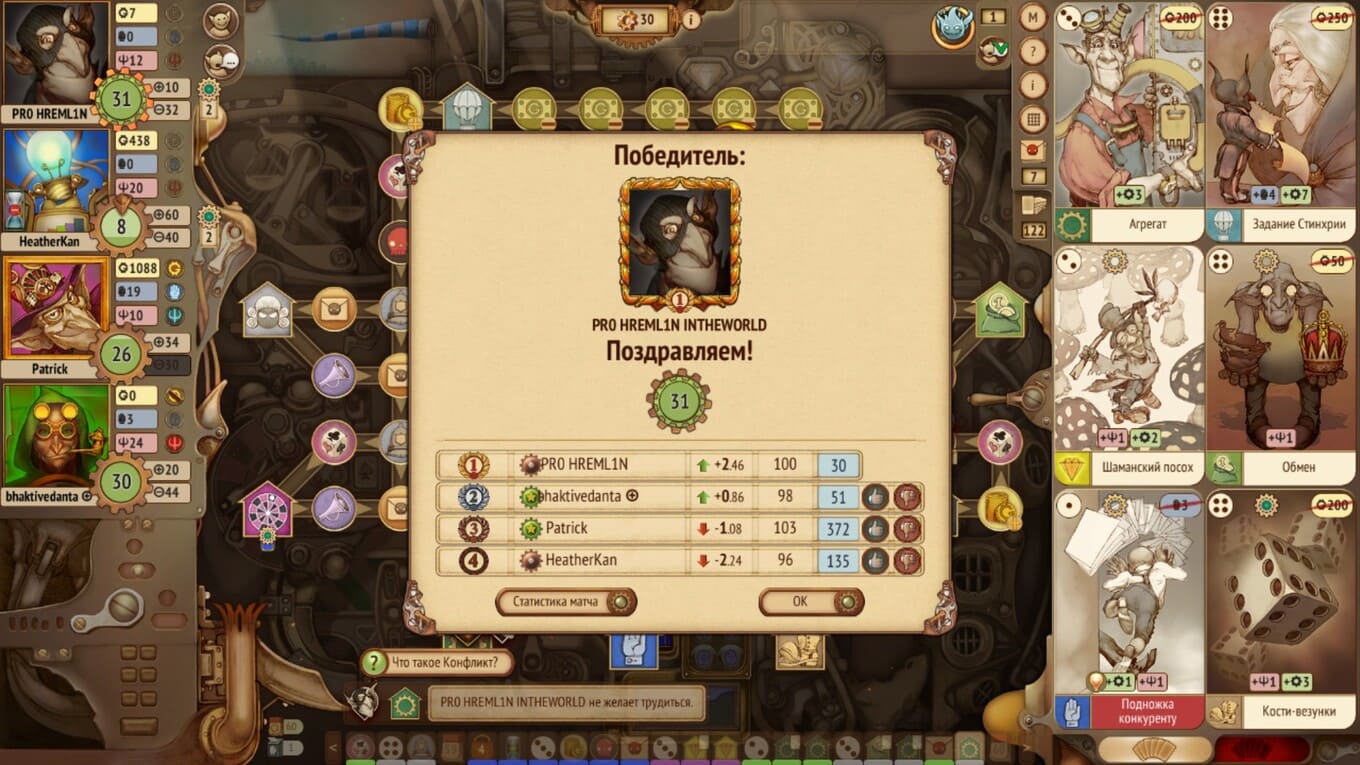This screenshot has height=765, width=1360.
Task: Give HeatherKan a thumbs down
Action: coord(907,561)
